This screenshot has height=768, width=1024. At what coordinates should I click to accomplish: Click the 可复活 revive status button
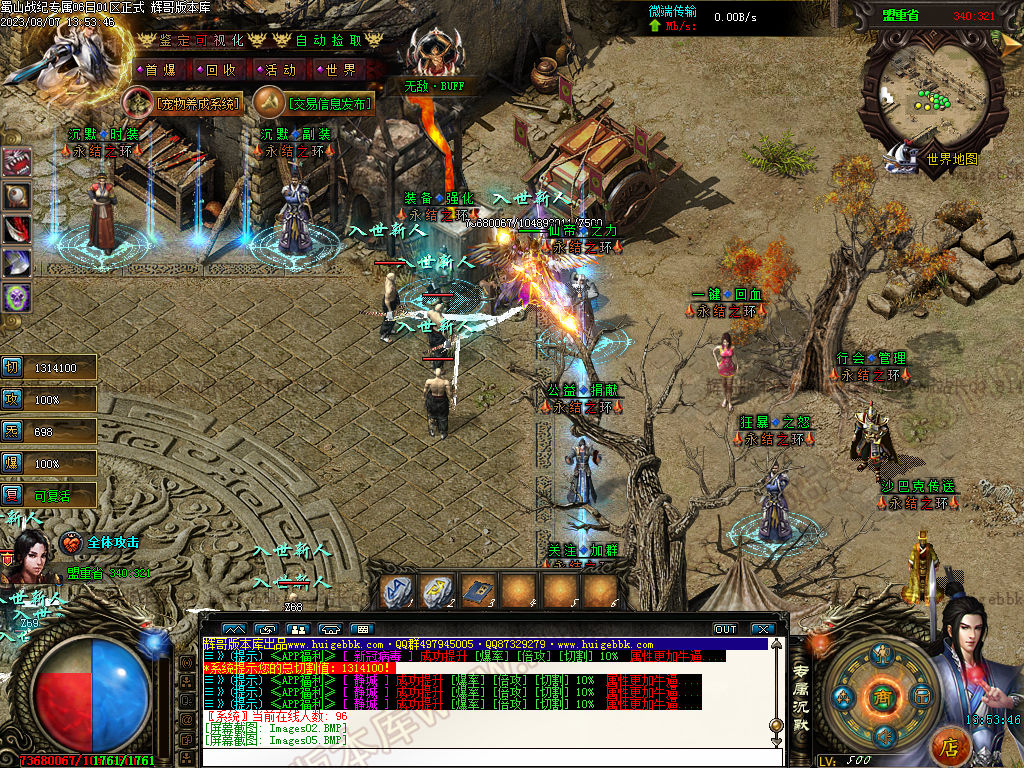[x=52, y=495]
